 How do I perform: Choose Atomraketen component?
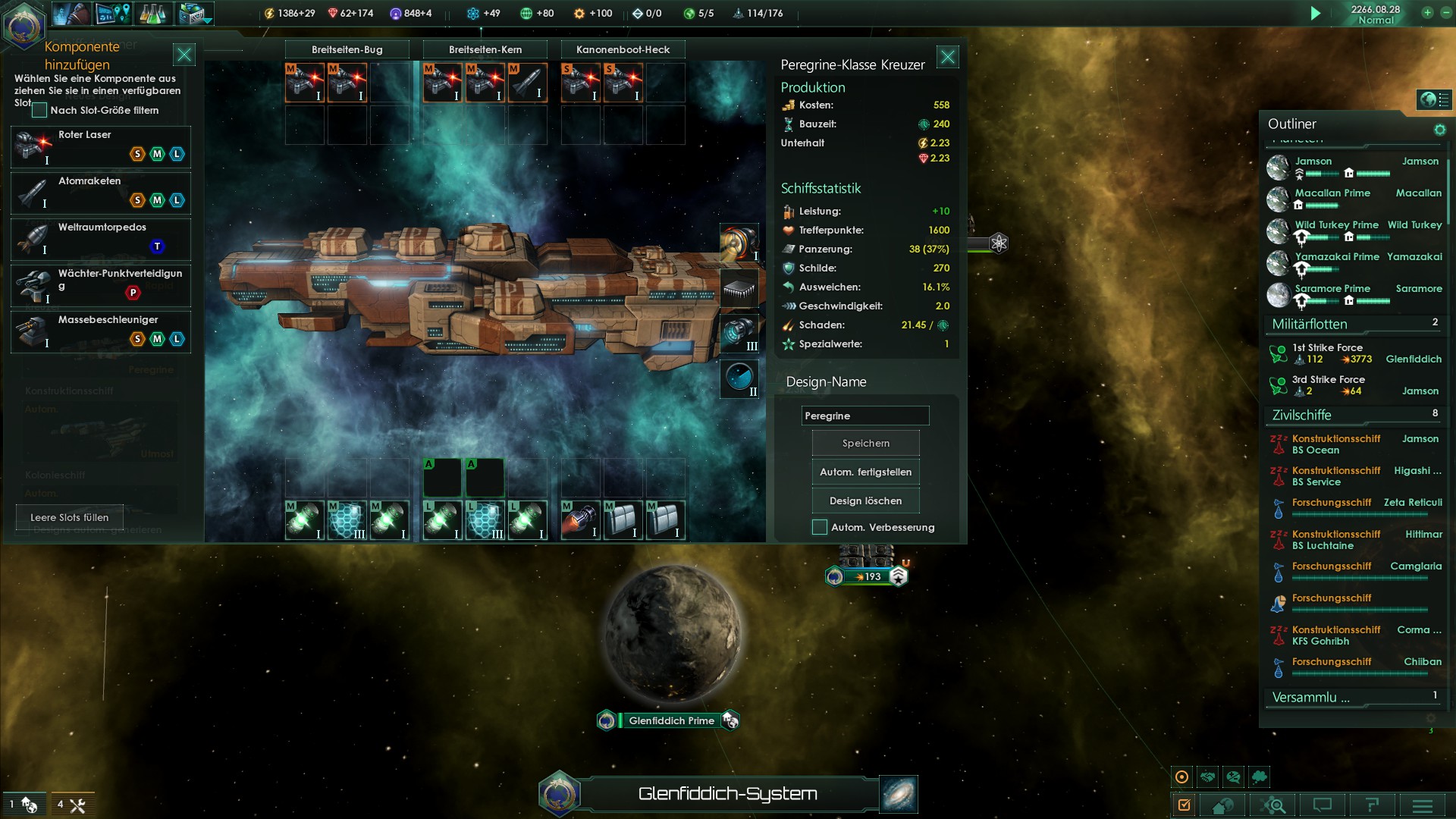tap(101, 193)
